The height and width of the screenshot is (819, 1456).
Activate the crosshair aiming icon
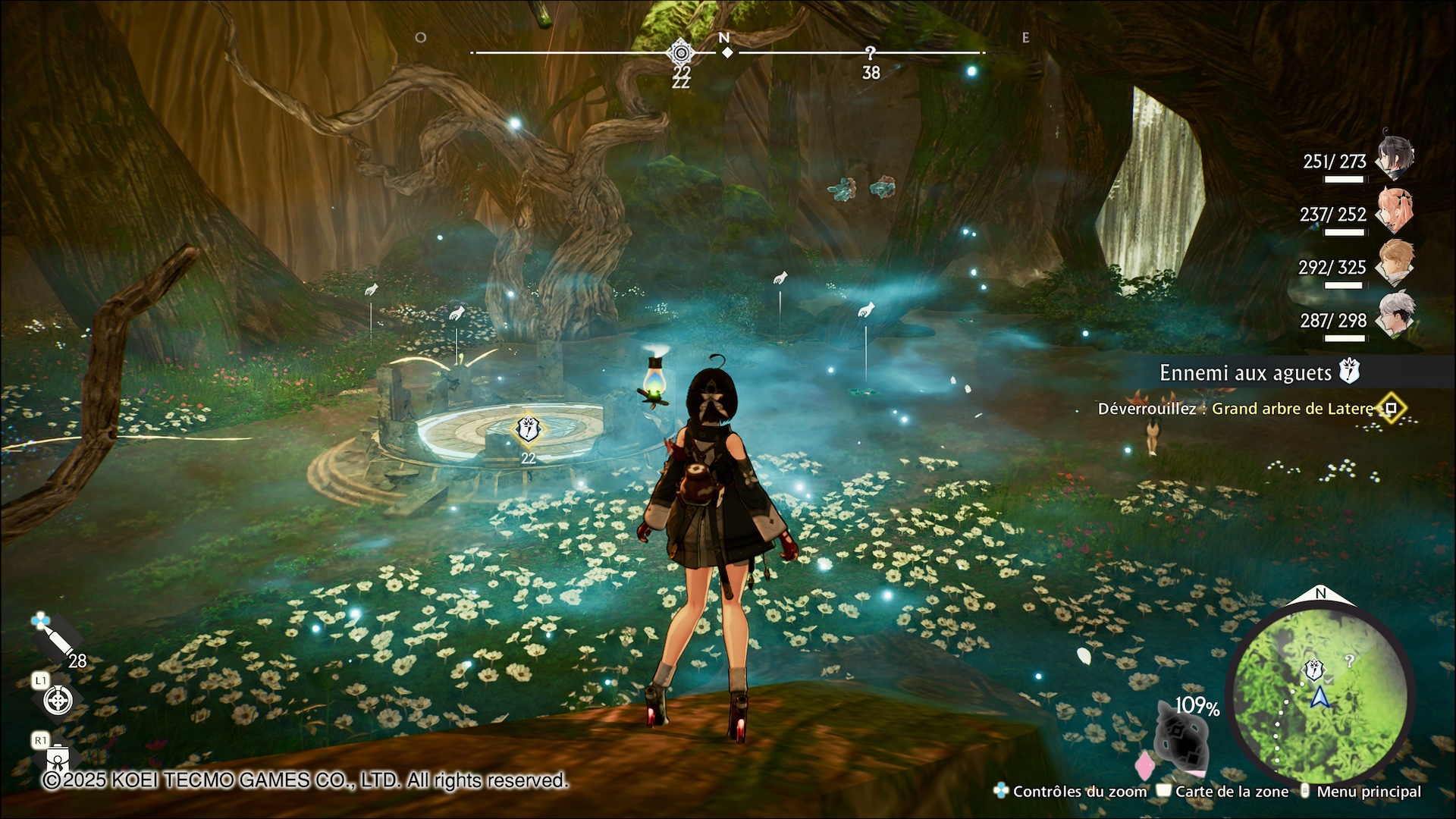tap(58, 700)
